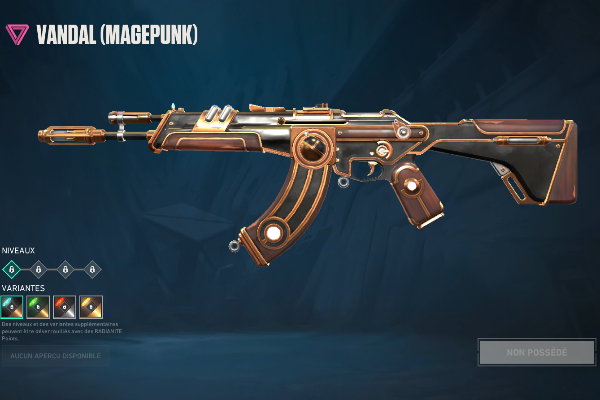Choose the red-orange variant swatch
600x400 pixels.
click(65, 306)
